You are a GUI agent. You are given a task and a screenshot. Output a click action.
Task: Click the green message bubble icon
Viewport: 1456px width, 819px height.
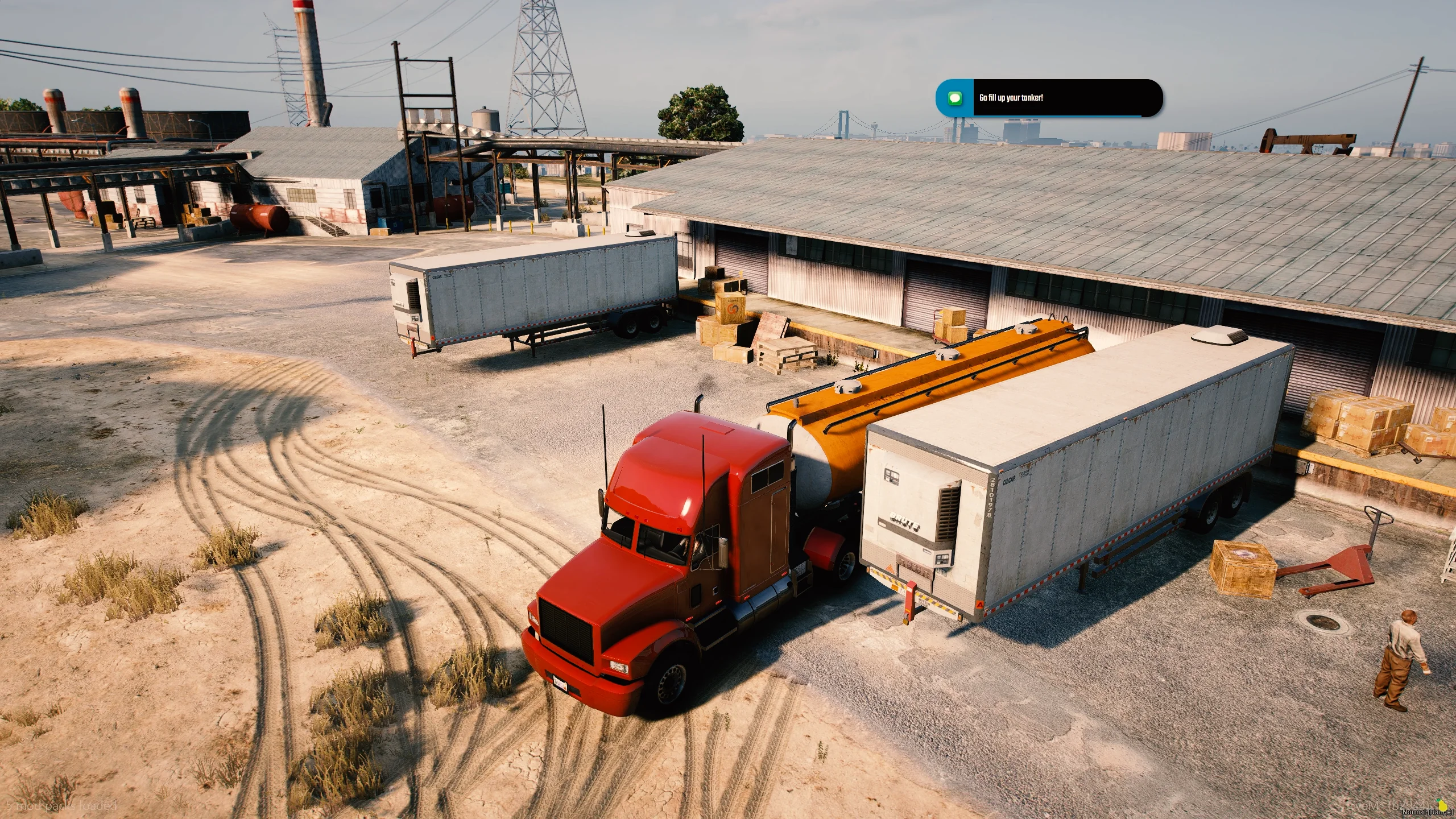pos(955,98)
